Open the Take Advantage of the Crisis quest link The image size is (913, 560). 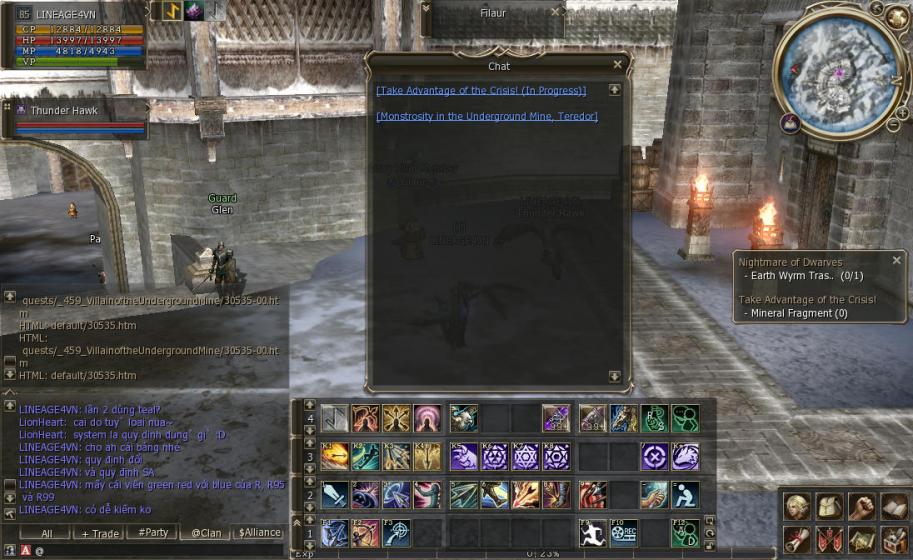(x=481, y=91)
